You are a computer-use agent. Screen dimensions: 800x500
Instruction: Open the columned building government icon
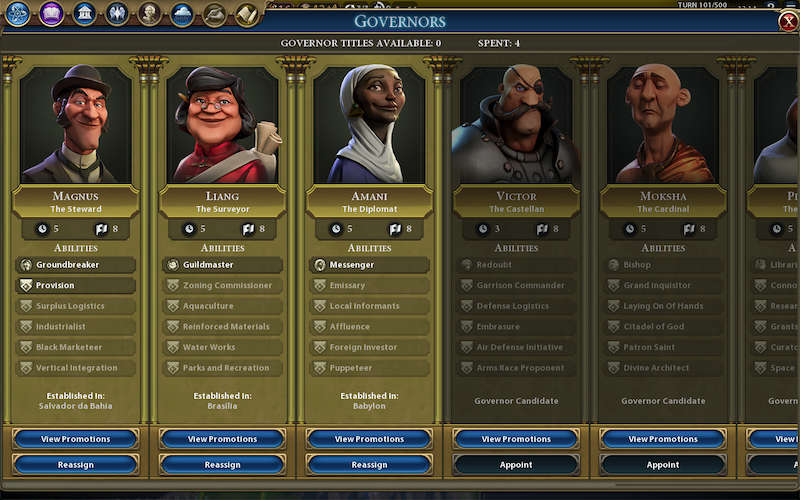click(85, 13)
